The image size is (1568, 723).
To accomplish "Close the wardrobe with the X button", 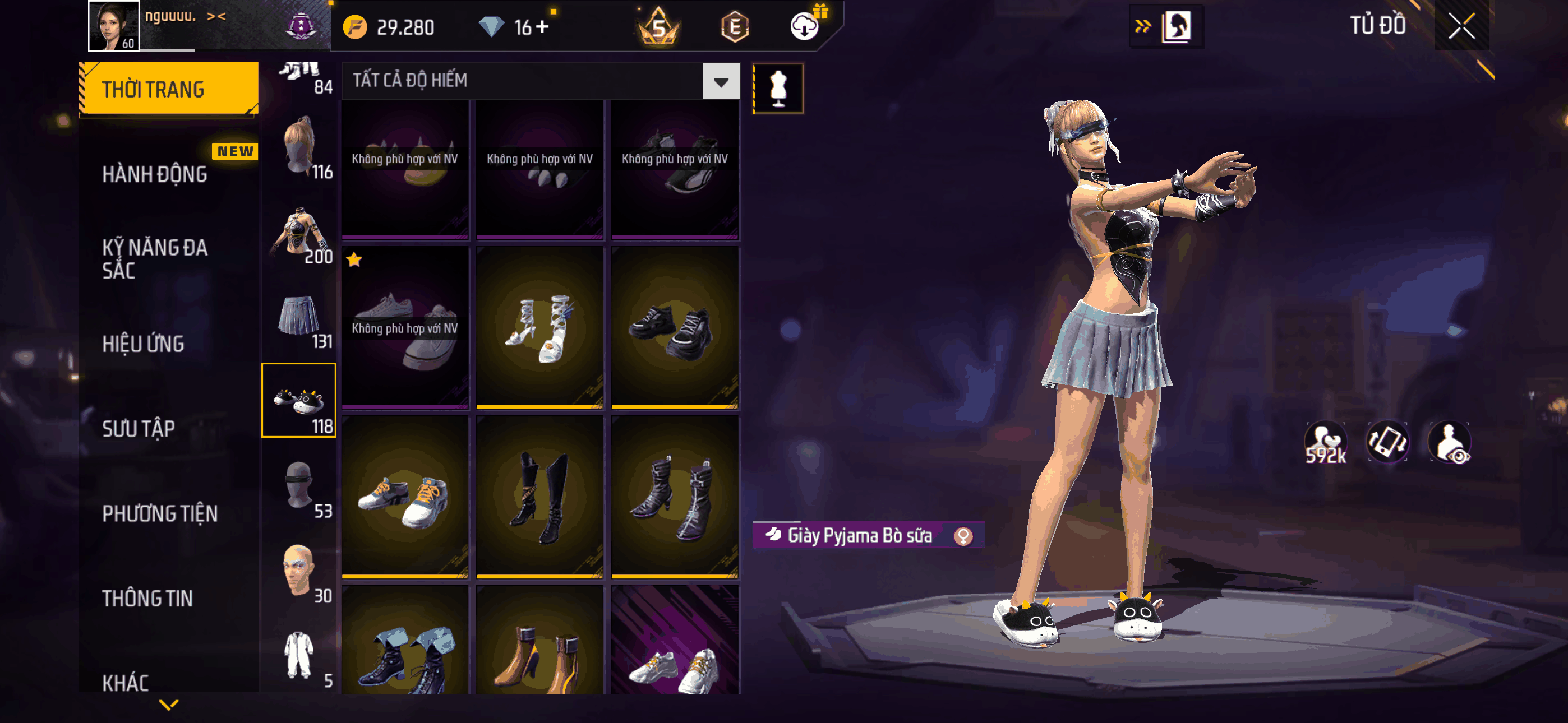I will click(1461, 26).
